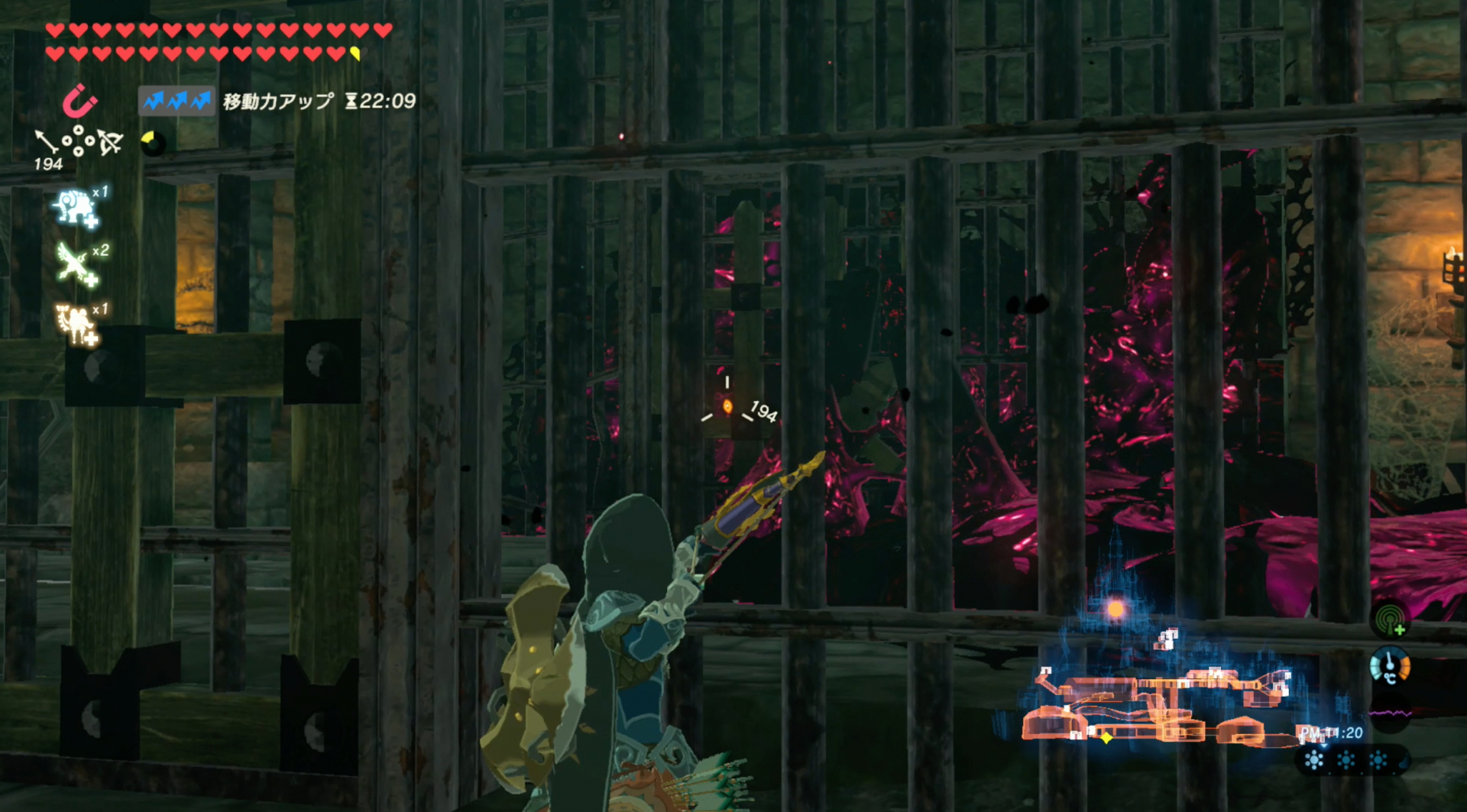Select the red Magnesis rune icon
Image resolution: width=1467 pixels, height=812 pixels.
coord(79,102)
